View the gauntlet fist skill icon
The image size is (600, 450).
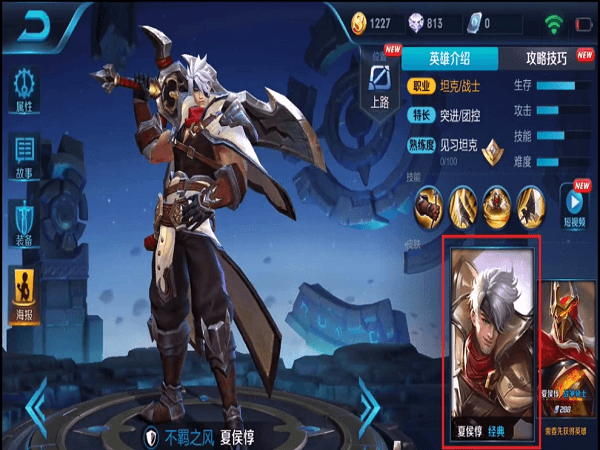[x=430, y=205]
